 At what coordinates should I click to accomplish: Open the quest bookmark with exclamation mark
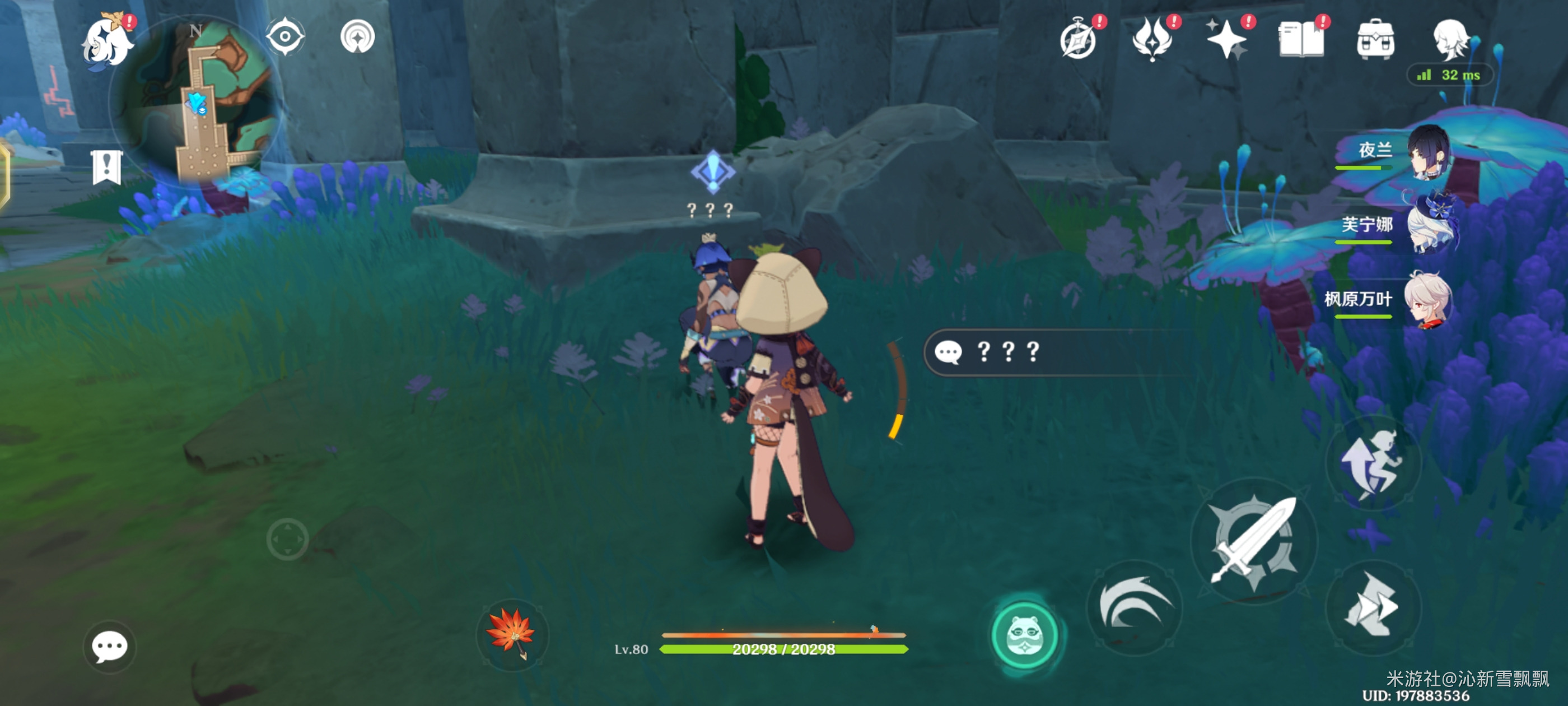(x=107, y=167)
